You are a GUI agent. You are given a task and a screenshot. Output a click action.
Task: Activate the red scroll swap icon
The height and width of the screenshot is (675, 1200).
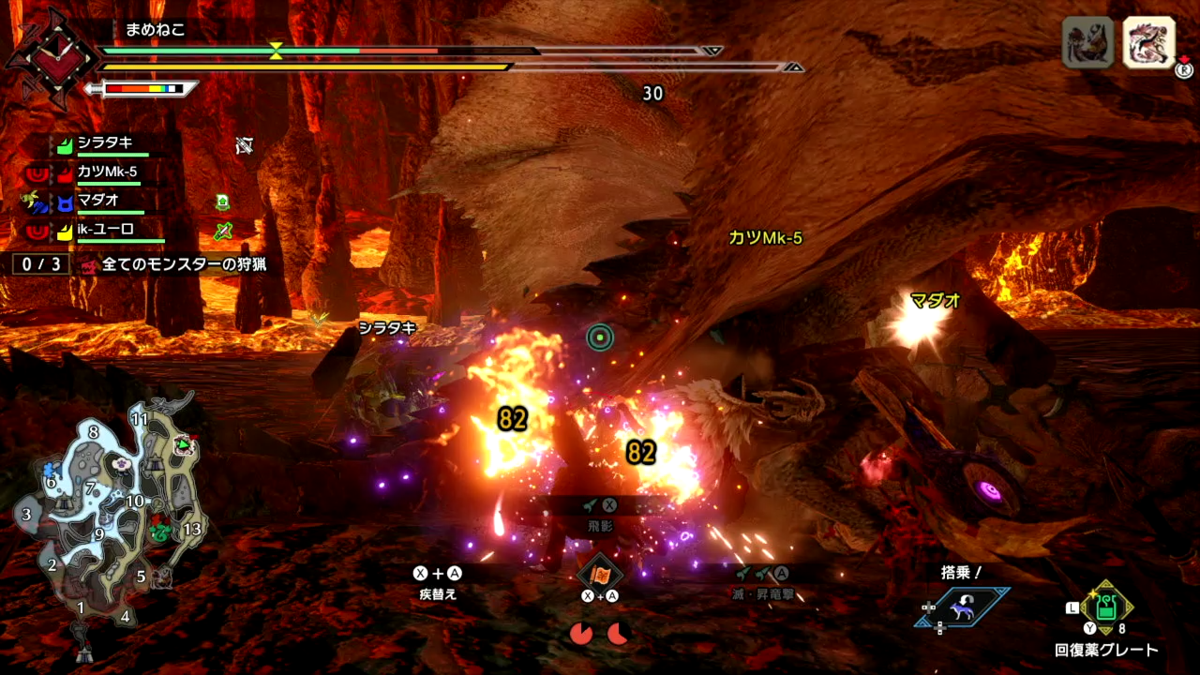(x=600, y=573)
